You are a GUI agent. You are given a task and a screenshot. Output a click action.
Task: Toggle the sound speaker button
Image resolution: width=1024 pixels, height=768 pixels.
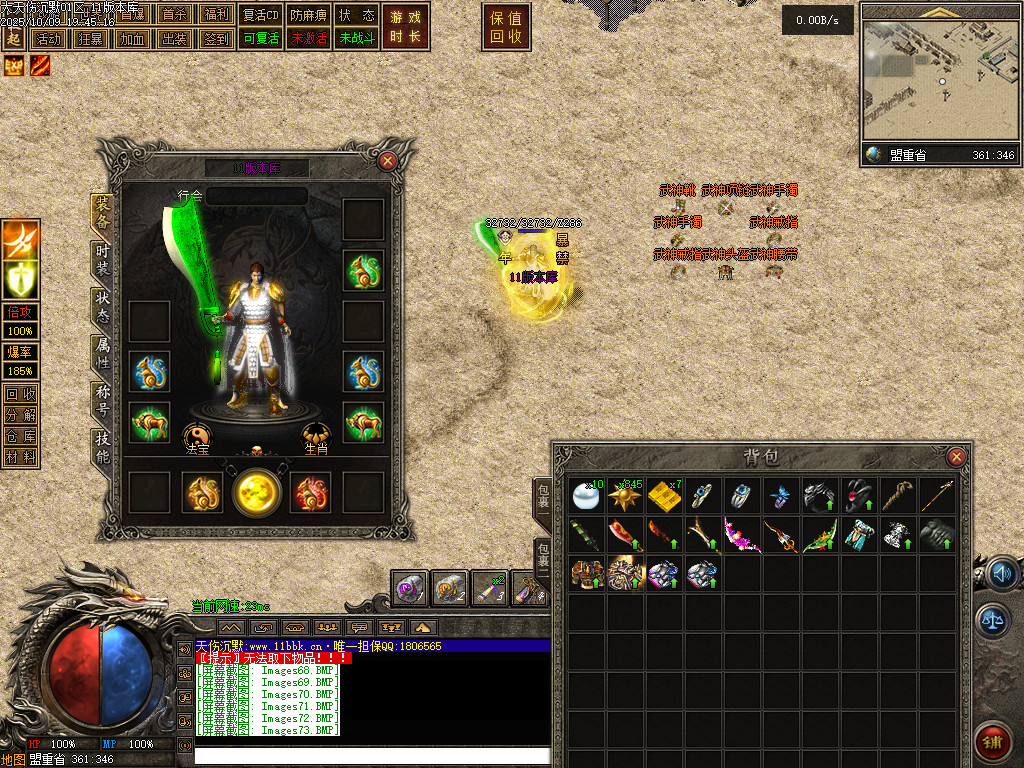coord(1000,574)
